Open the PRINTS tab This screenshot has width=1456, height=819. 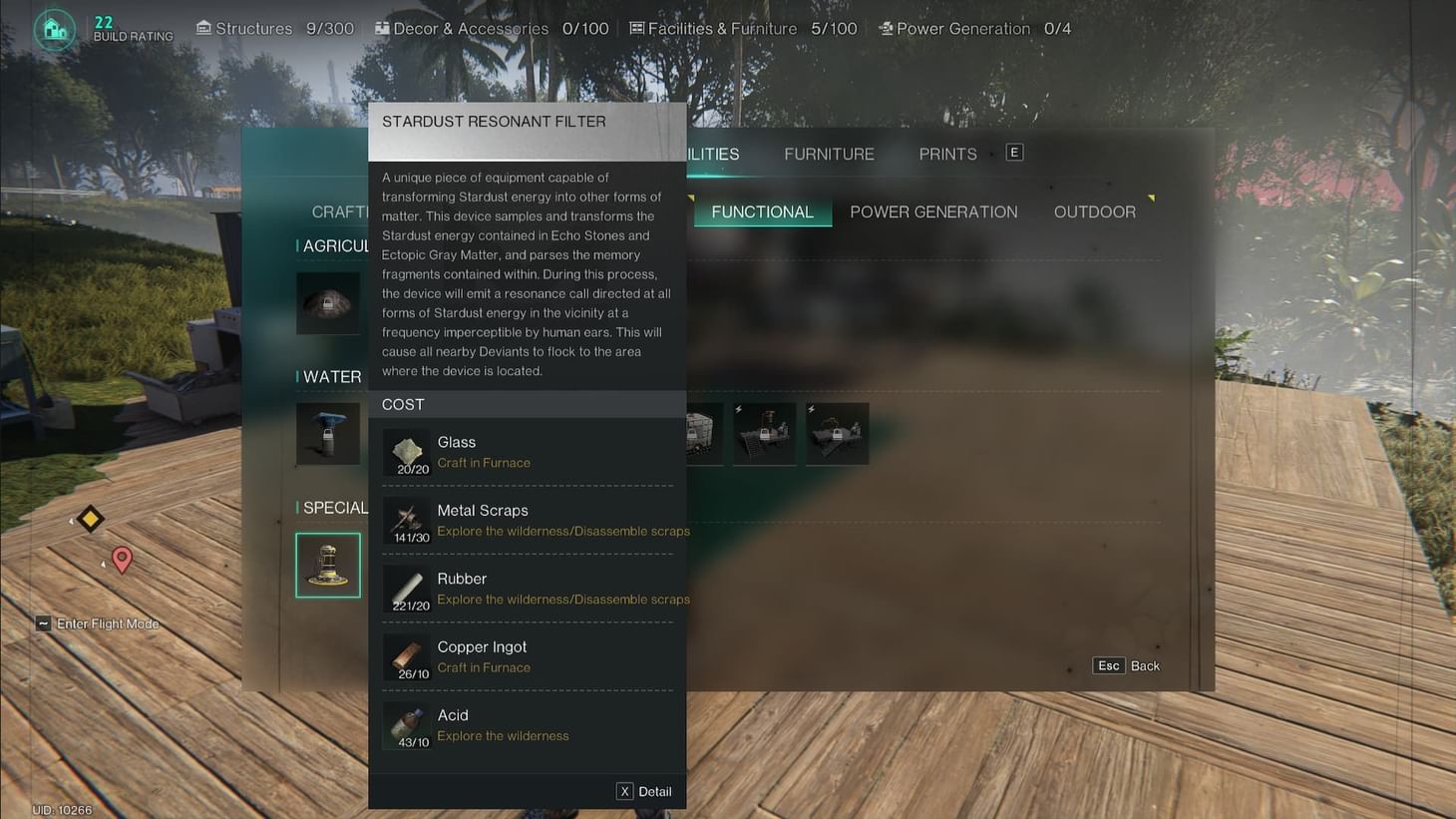946,154
